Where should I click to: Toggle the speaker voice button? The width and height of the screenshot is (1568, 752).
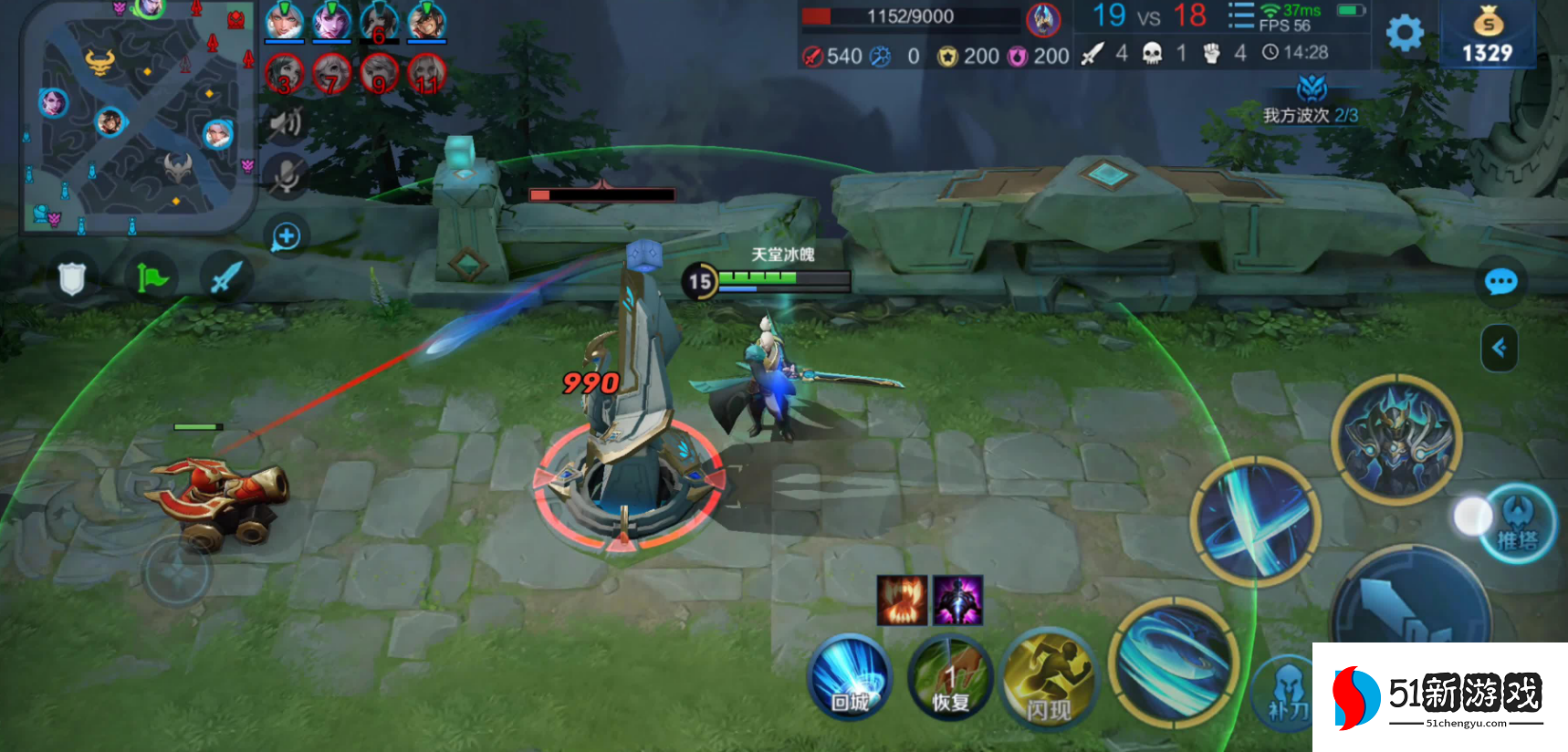286,122
